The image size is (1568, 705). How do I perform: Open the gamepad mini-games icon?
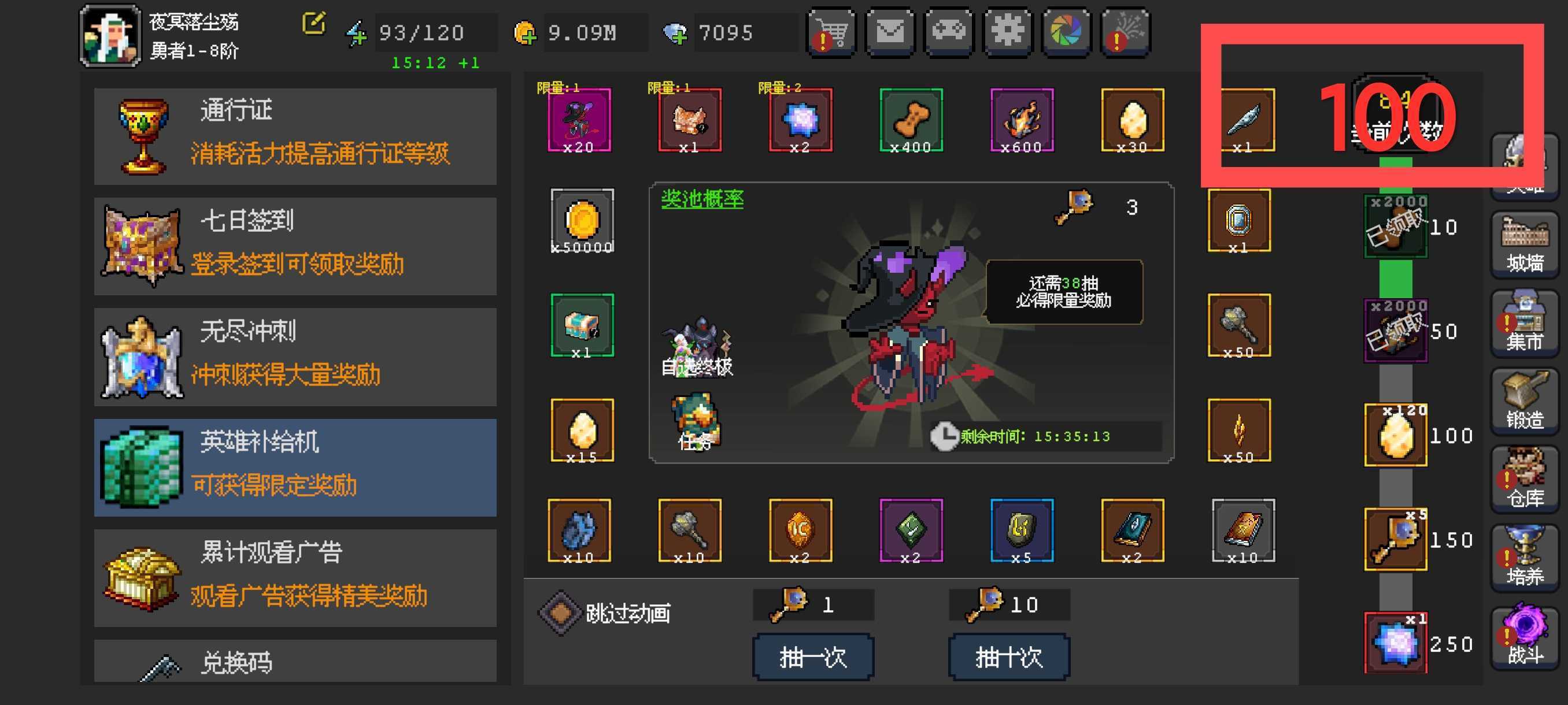tap(948, 34)
